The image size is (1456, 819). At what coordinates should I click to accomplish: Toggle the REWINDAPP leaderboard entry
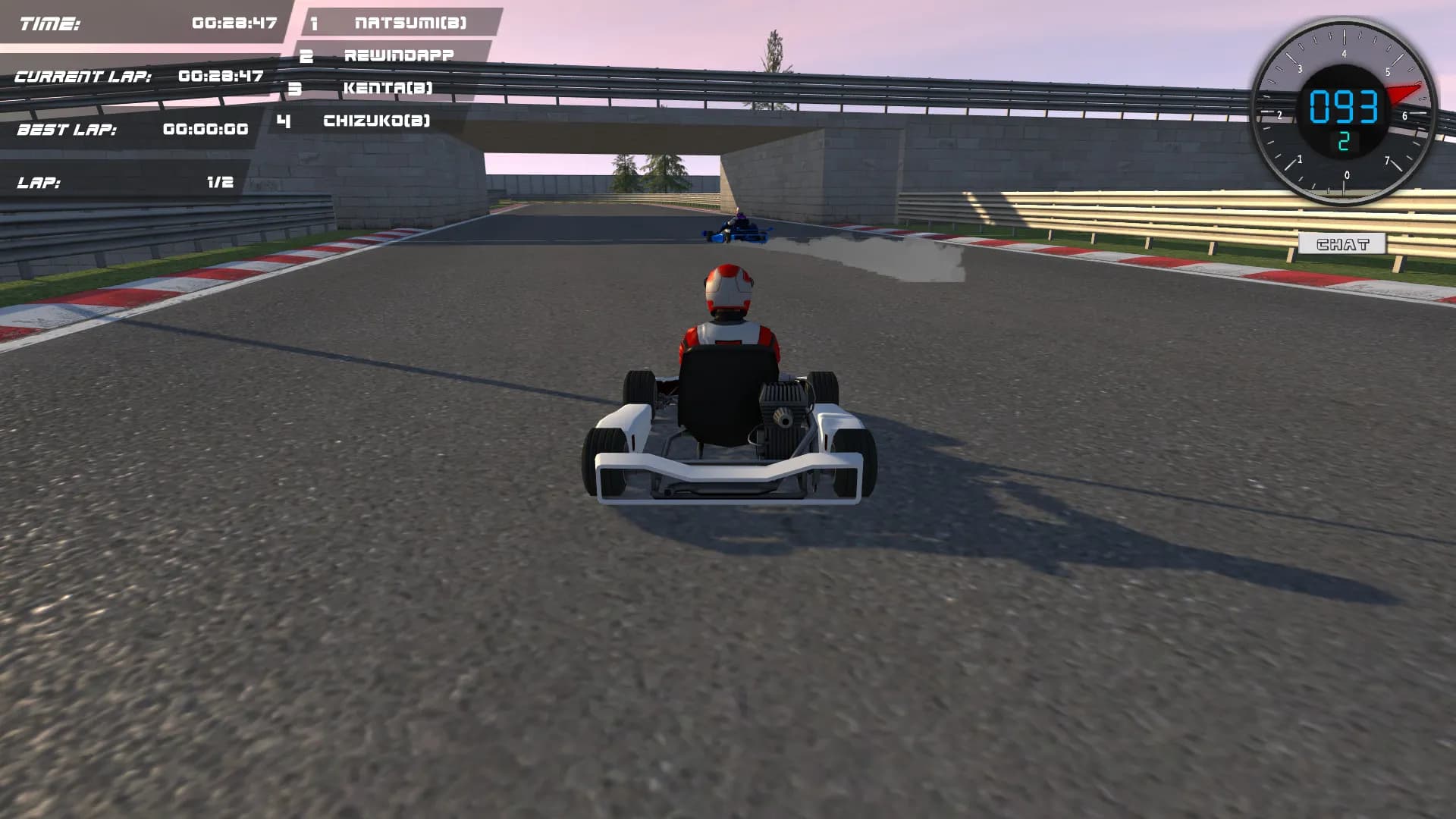[398, 55]
